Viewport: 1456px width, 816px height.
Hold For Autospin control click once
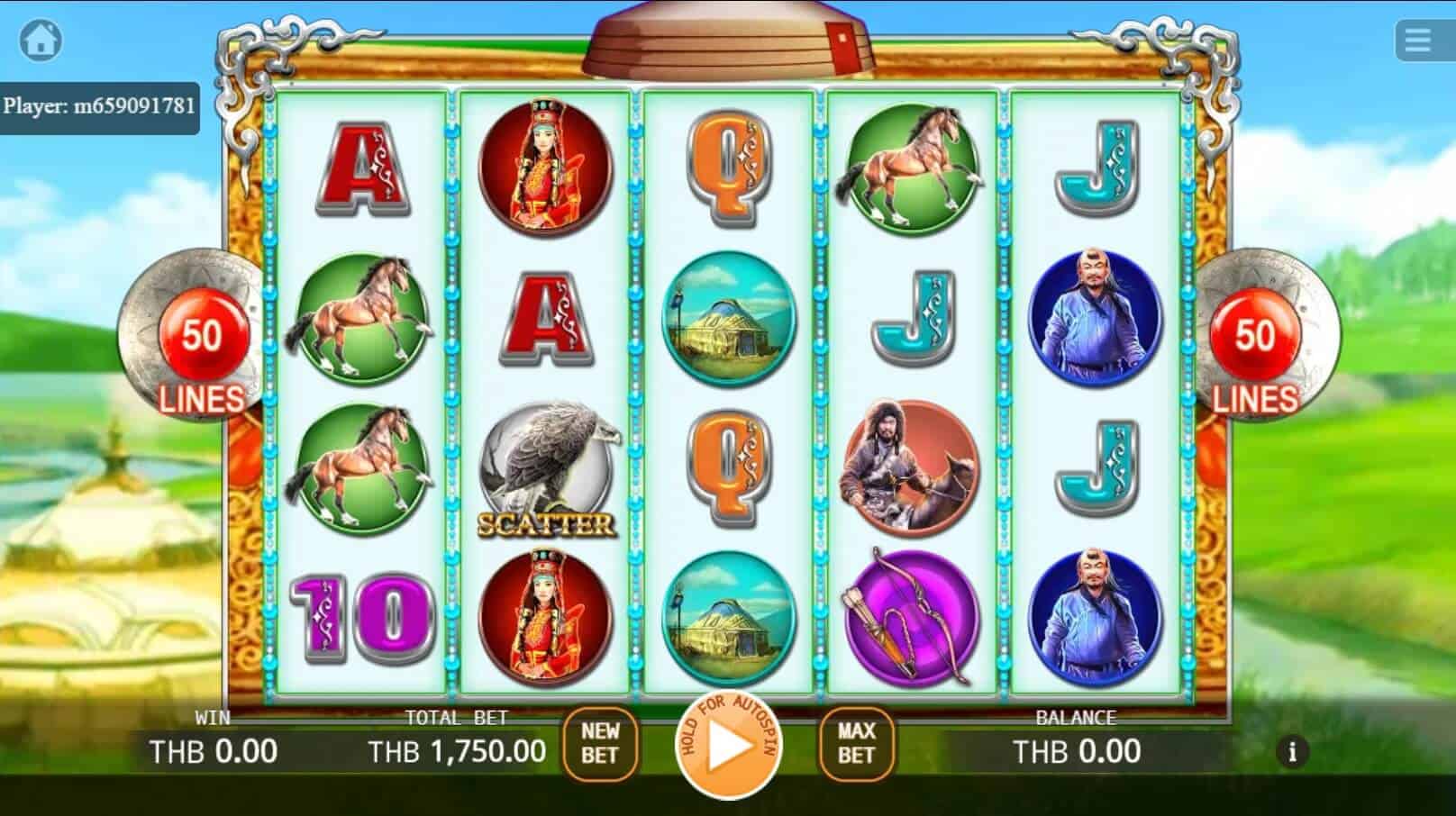[x=728, y=746]
